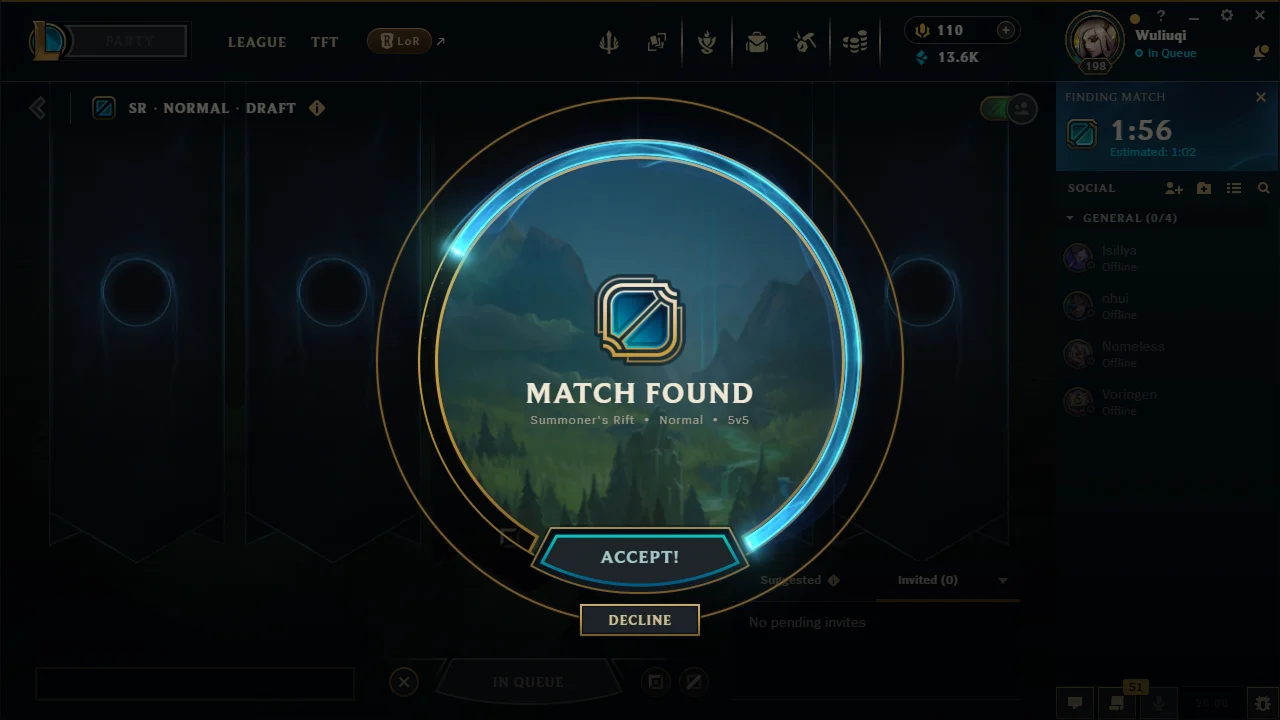Accept the found match

[x=639, y=557]
